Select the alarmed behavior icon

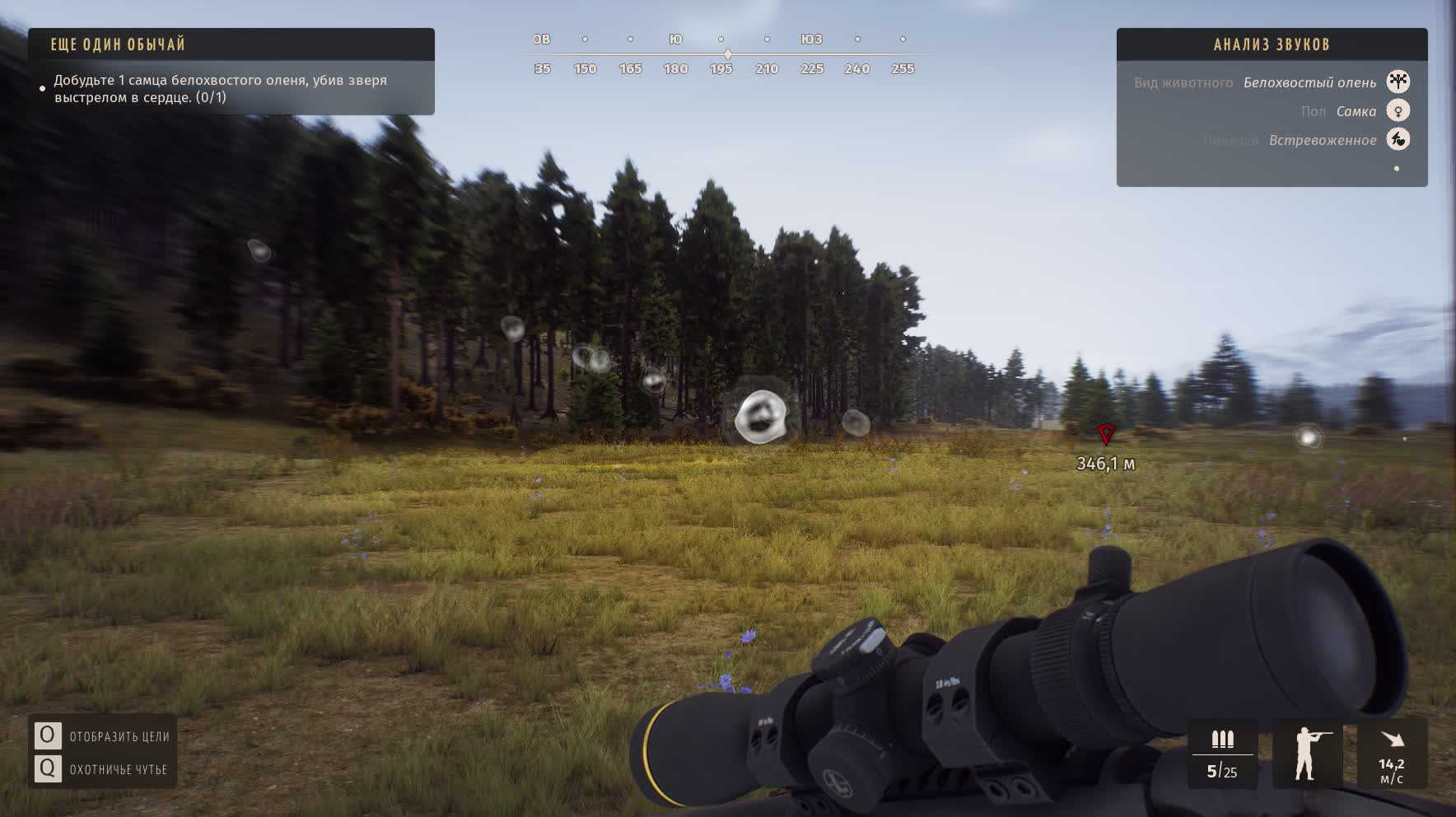(1398, 139)
